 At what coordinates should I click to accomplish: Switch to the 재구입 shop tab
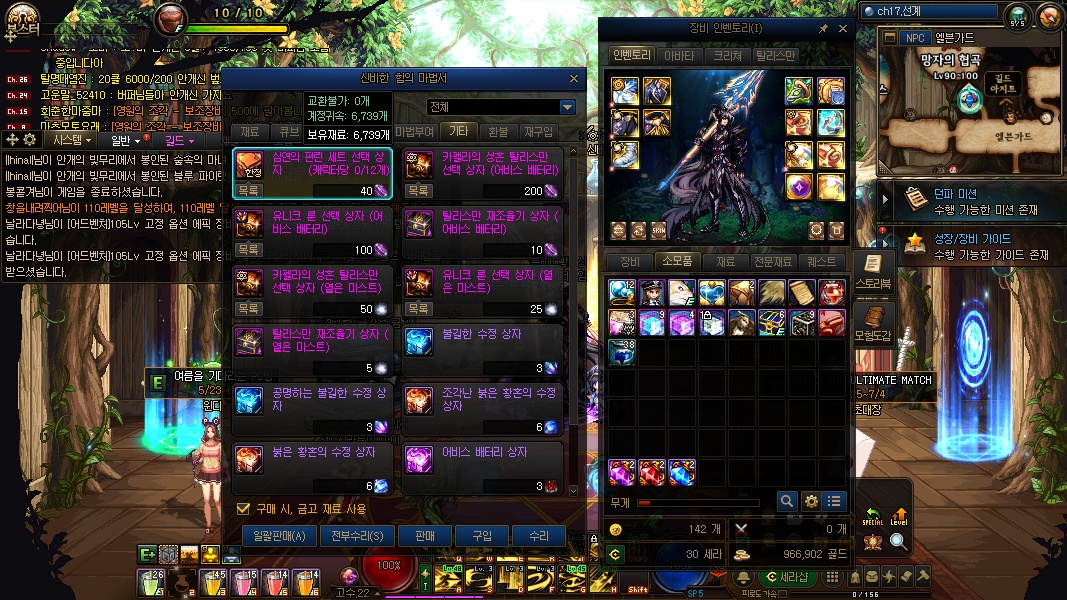tap(538, 131)
